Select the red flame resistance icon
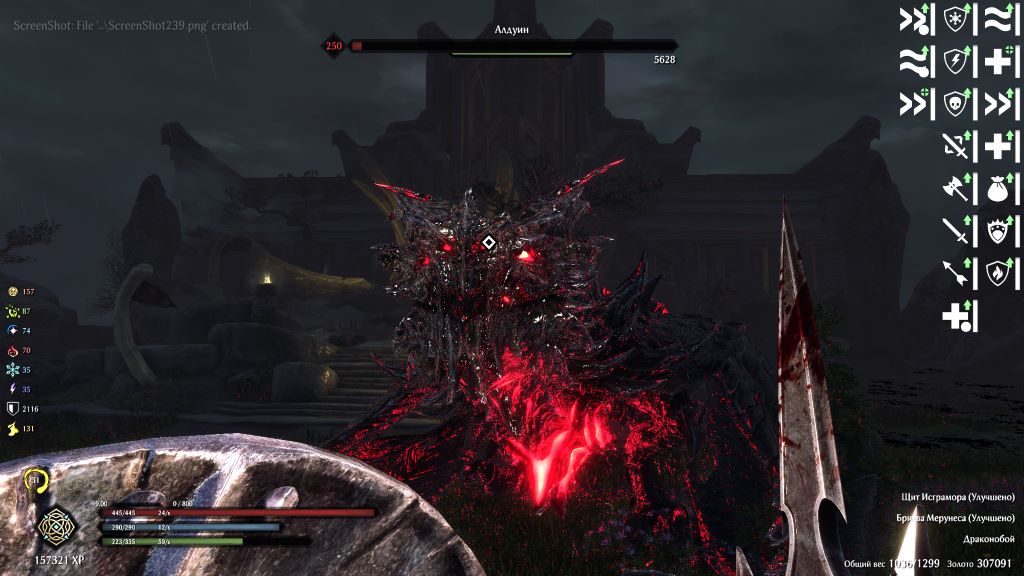 (12, 351)
